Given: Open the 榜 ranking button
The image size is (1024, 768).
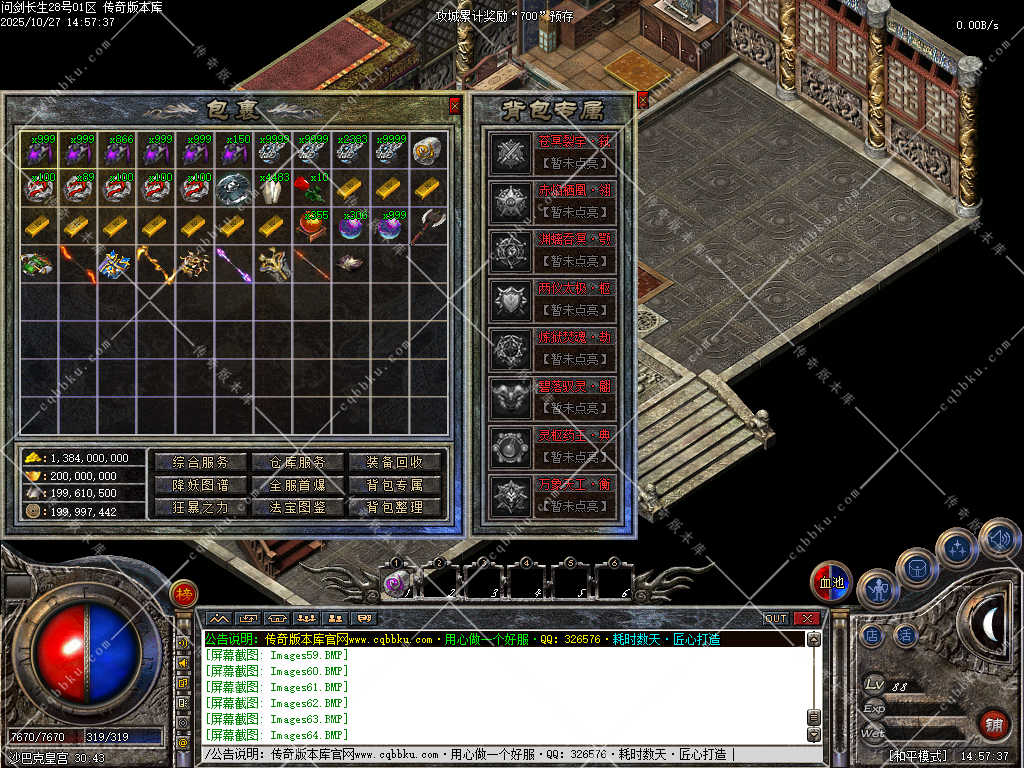Looking at the screenshot, I should click(x=183, y=593).
